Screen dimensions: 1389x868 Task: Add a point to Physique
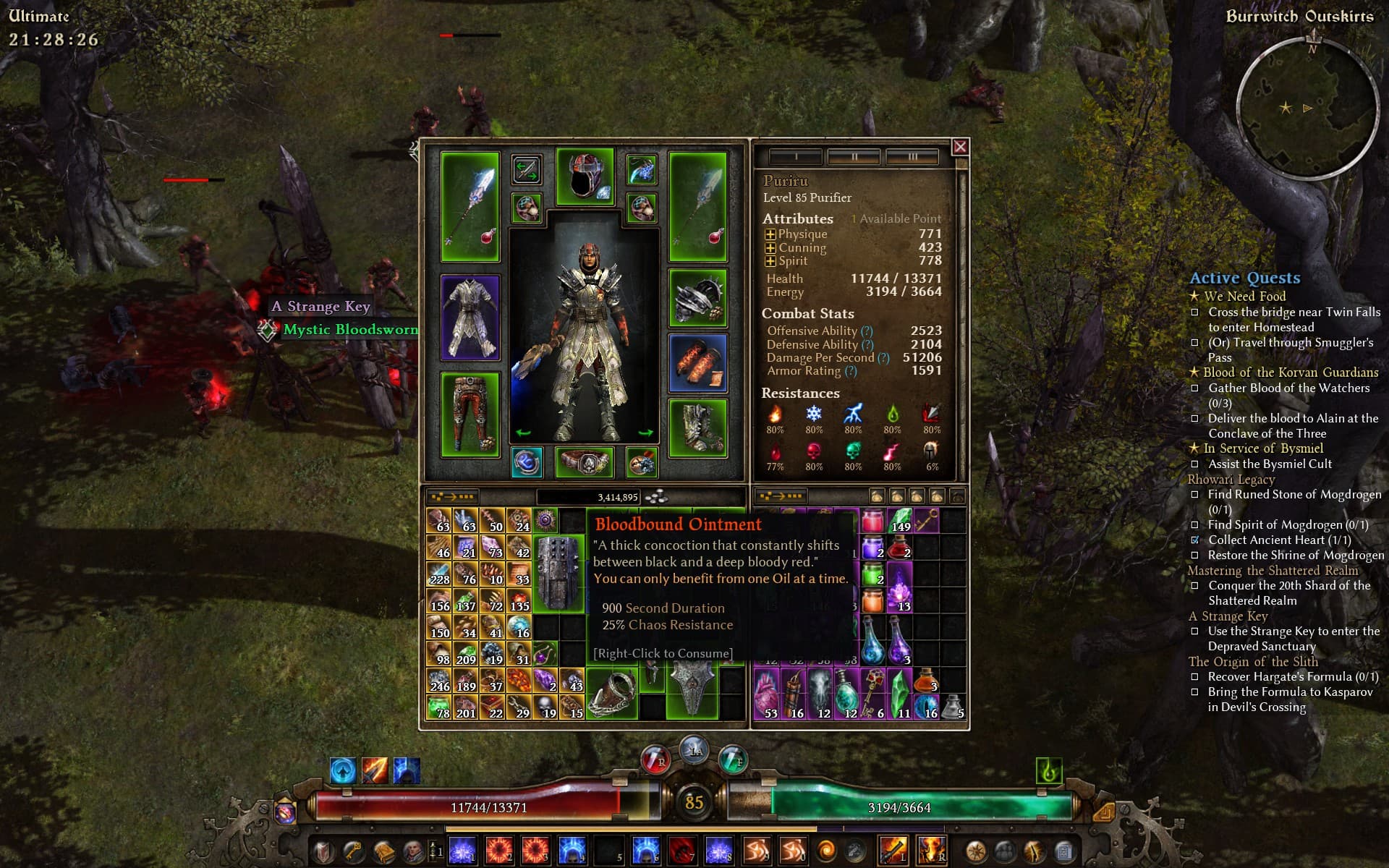click(770, 234)
